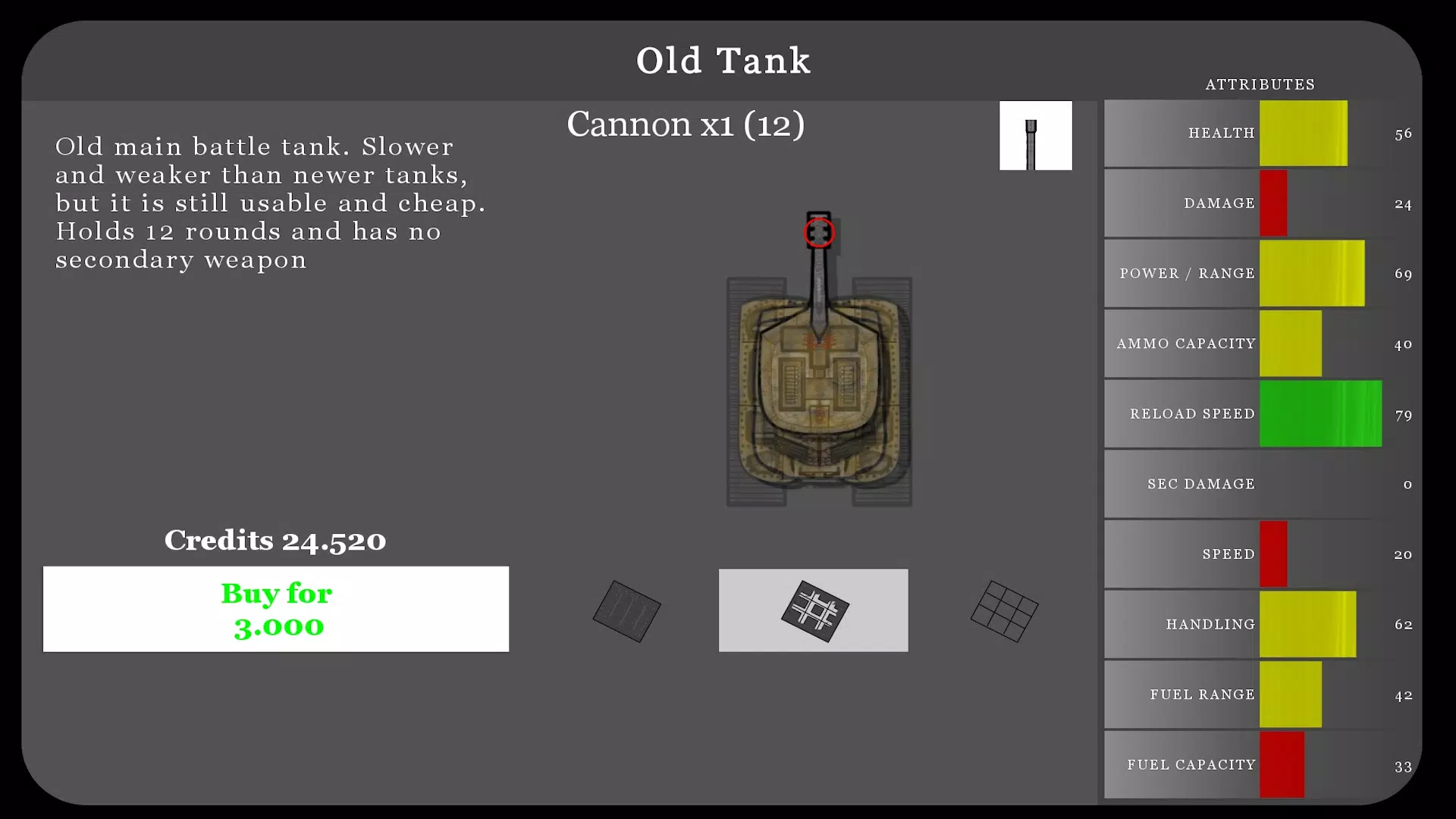
Task: Click the tank description text block
Action: [x=270, y=202]
